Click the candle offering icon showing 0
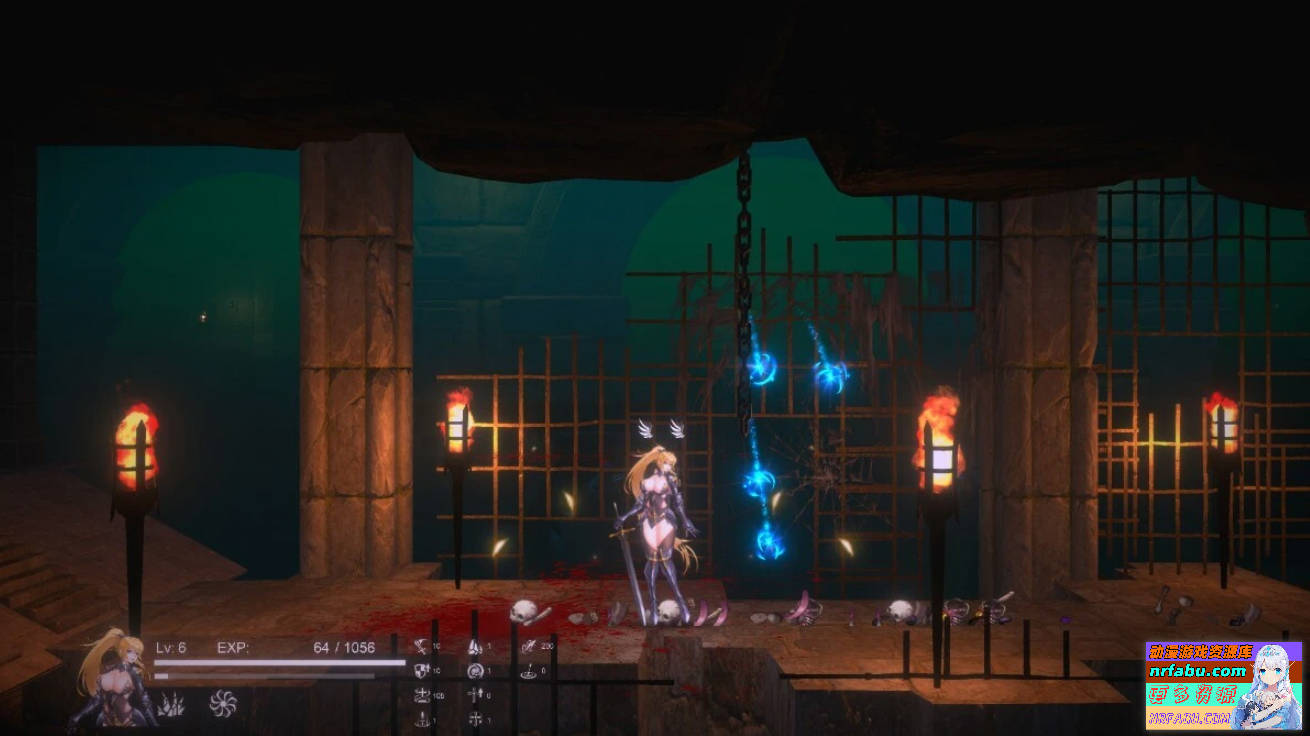The width and height of the screenshot is (1310, 736). coord(529,673)
